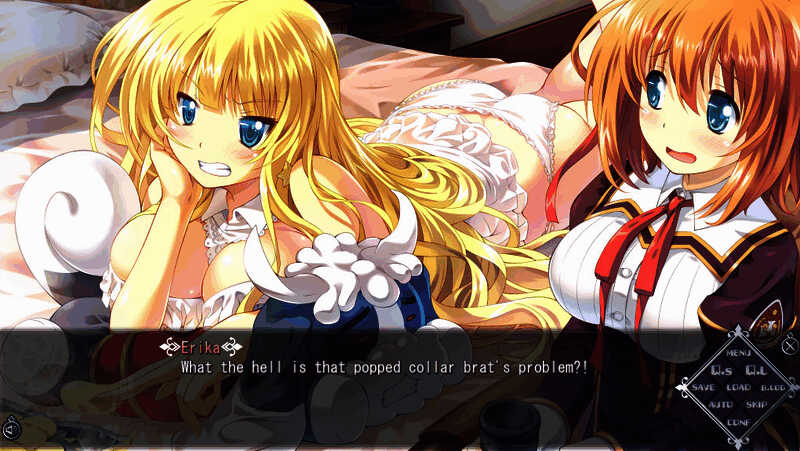Viewport: 800px width, 451px height.
Task: Show the backlog with B.LOG
Action: point(773,387)
